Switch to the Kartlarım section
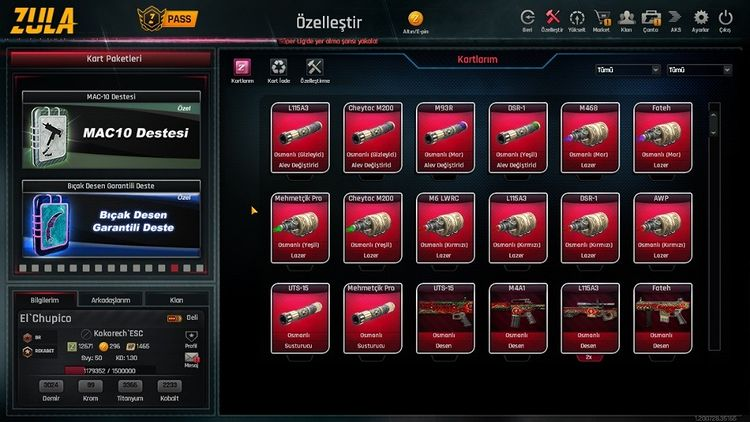 pos(242,70)
